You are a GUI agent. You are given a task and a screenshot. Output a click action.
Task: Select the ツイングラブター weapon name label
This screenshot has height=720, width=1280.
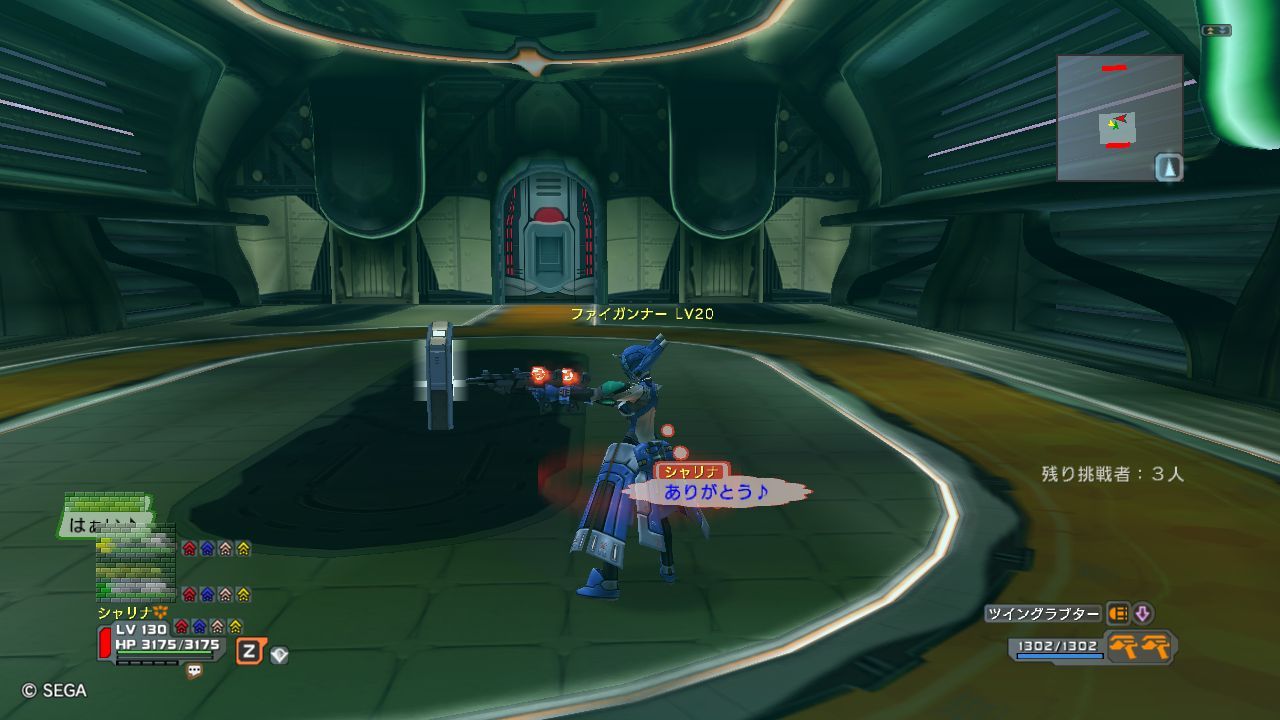tap(1044, 614)
